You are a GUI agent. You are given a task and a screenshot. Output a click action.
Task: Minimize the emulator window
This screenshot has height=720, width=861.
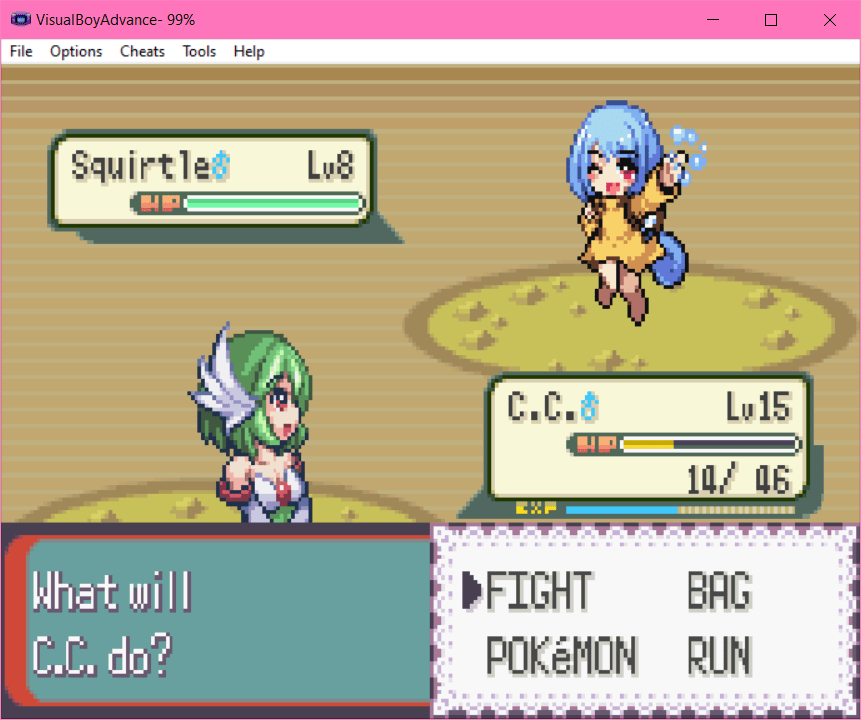pyautogui.click(x=713, y=20)
